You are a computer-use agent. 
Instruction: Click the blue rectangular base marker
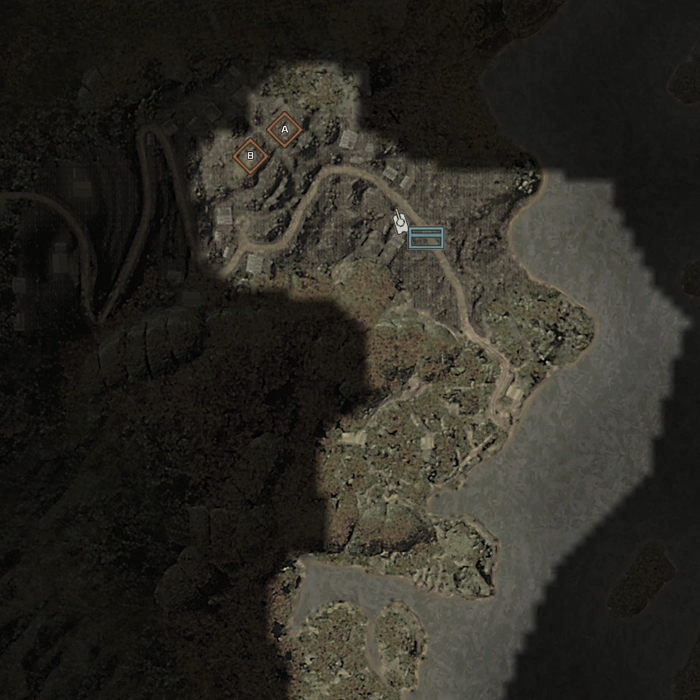[x=426, y=237]
